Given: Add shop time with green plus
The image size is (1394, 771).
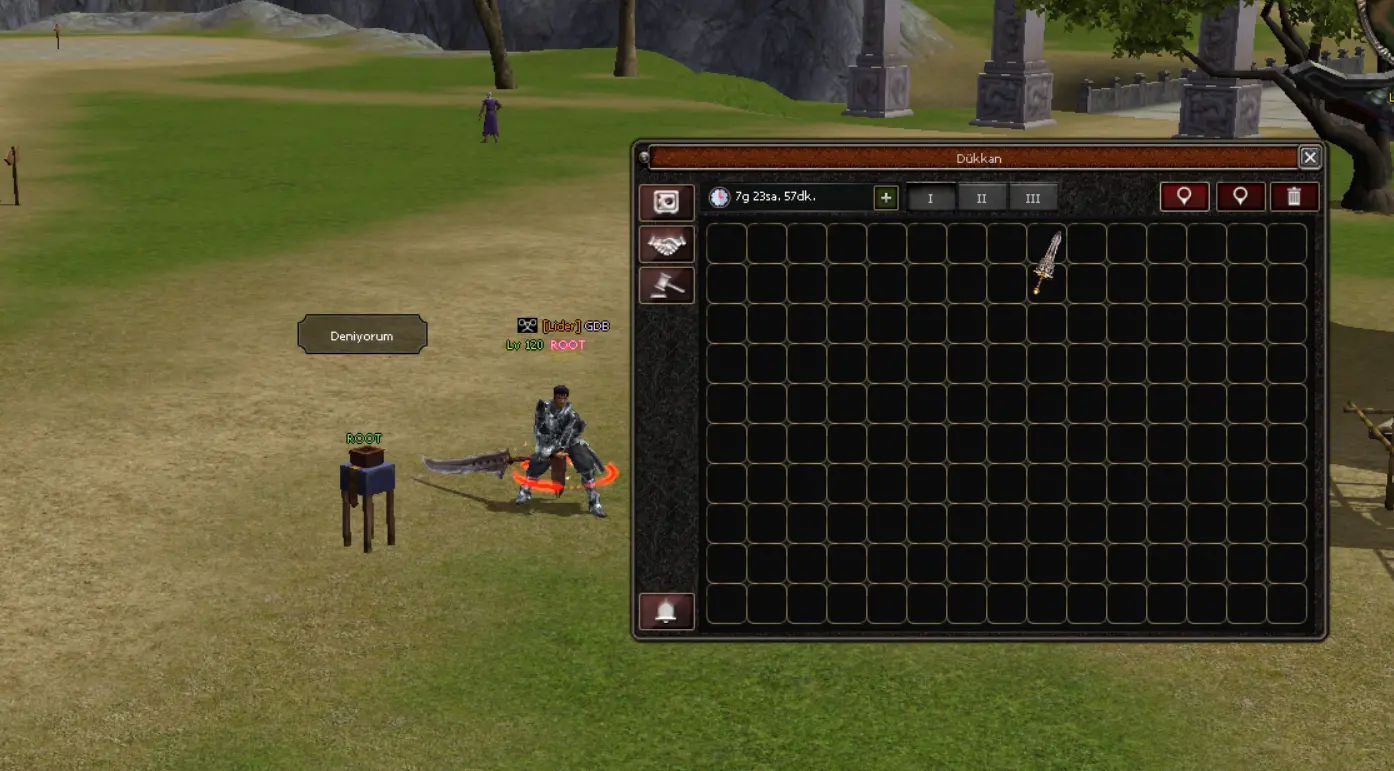Looking at the screenshot, I should pos(885,198).
